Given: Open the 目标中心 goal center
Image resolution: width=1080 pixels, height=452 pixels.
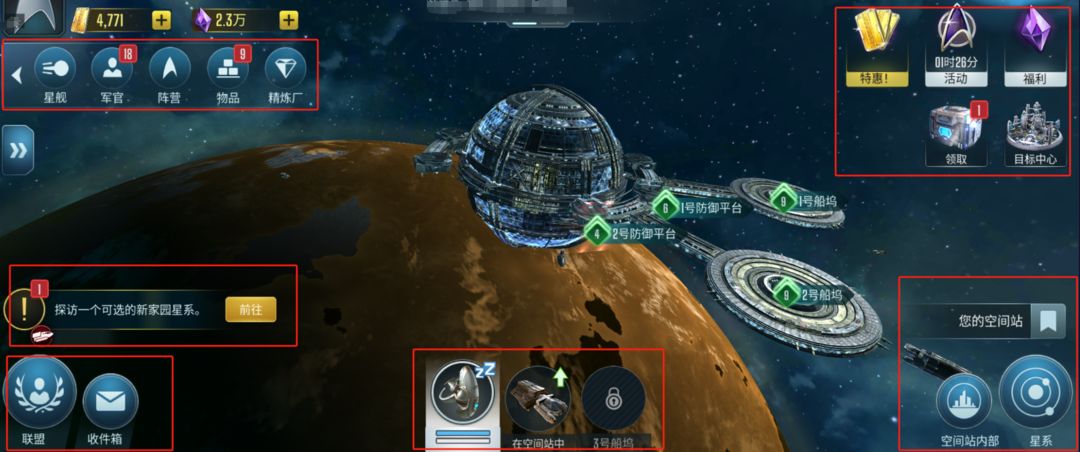Looking at the screenshot, I should tap(1033, 133).
